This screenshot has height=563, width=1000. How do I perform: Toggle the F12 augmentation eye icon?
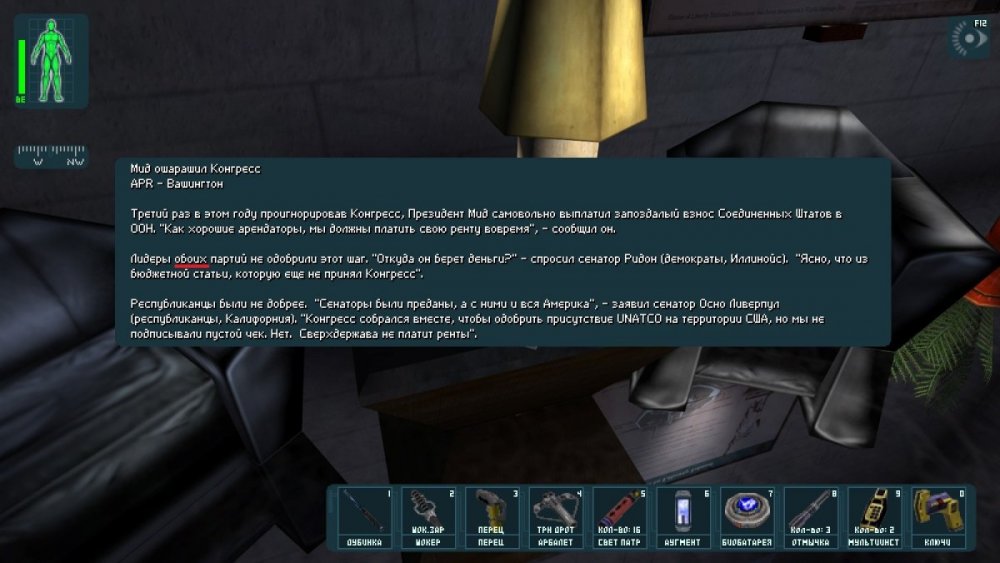click(x=968, y=40)
